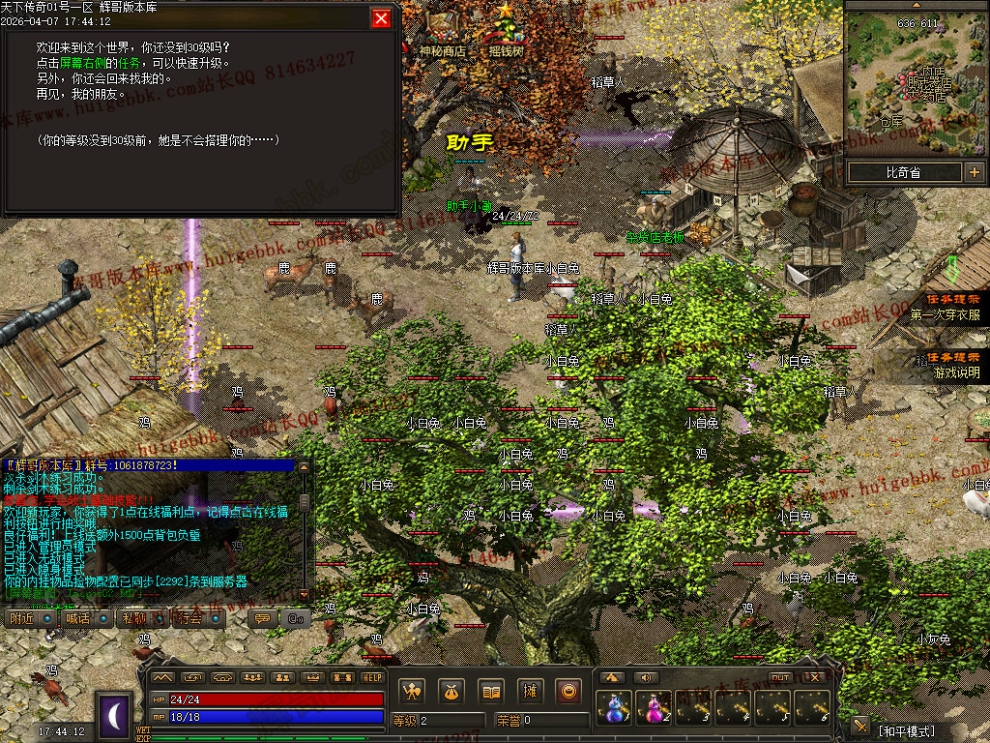
Task: Switch chat to the 私聊 channel
Action: [133, 618]
